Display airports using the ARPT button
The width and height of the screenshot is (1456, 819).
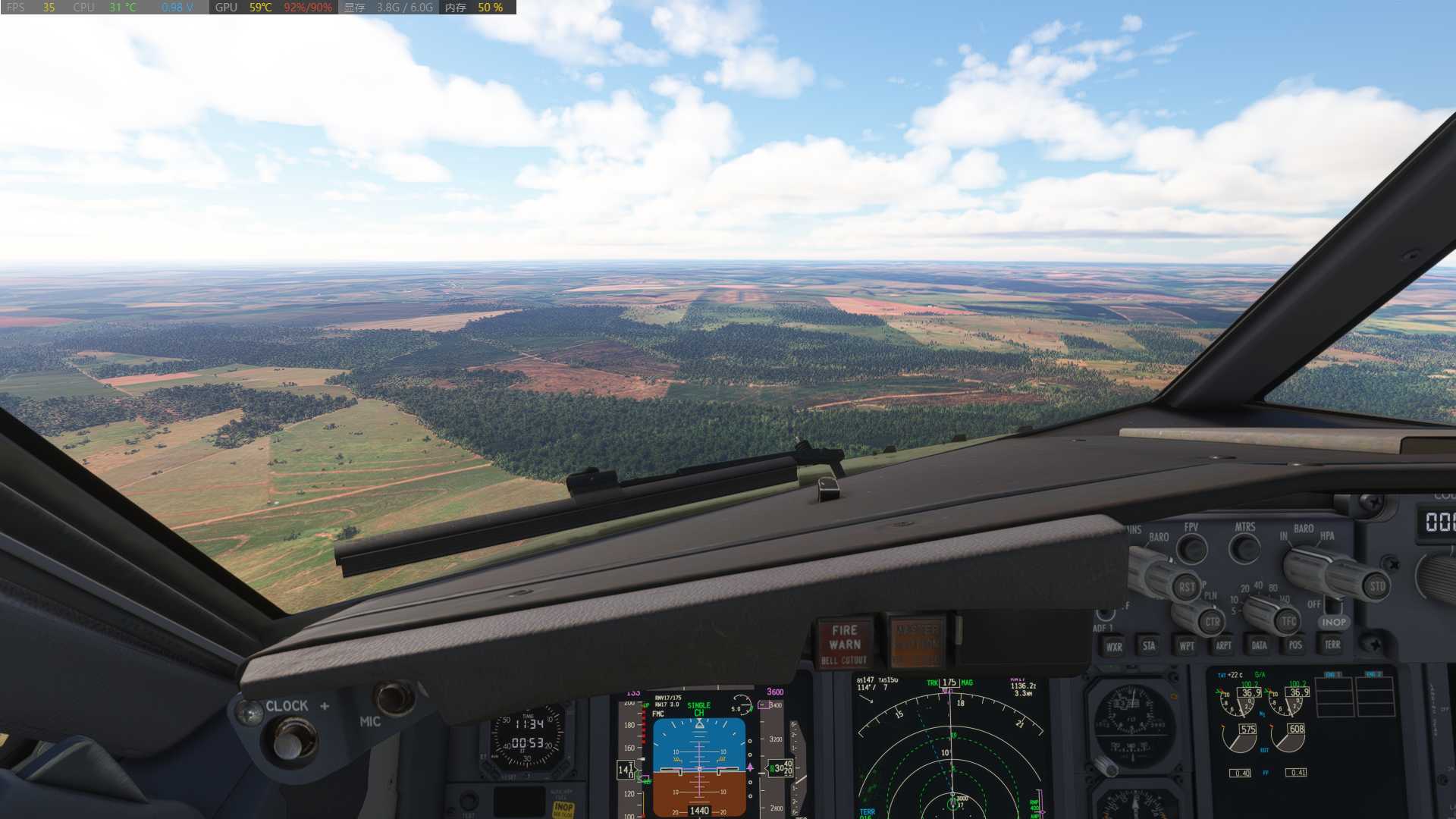[x=1223, y=646]
